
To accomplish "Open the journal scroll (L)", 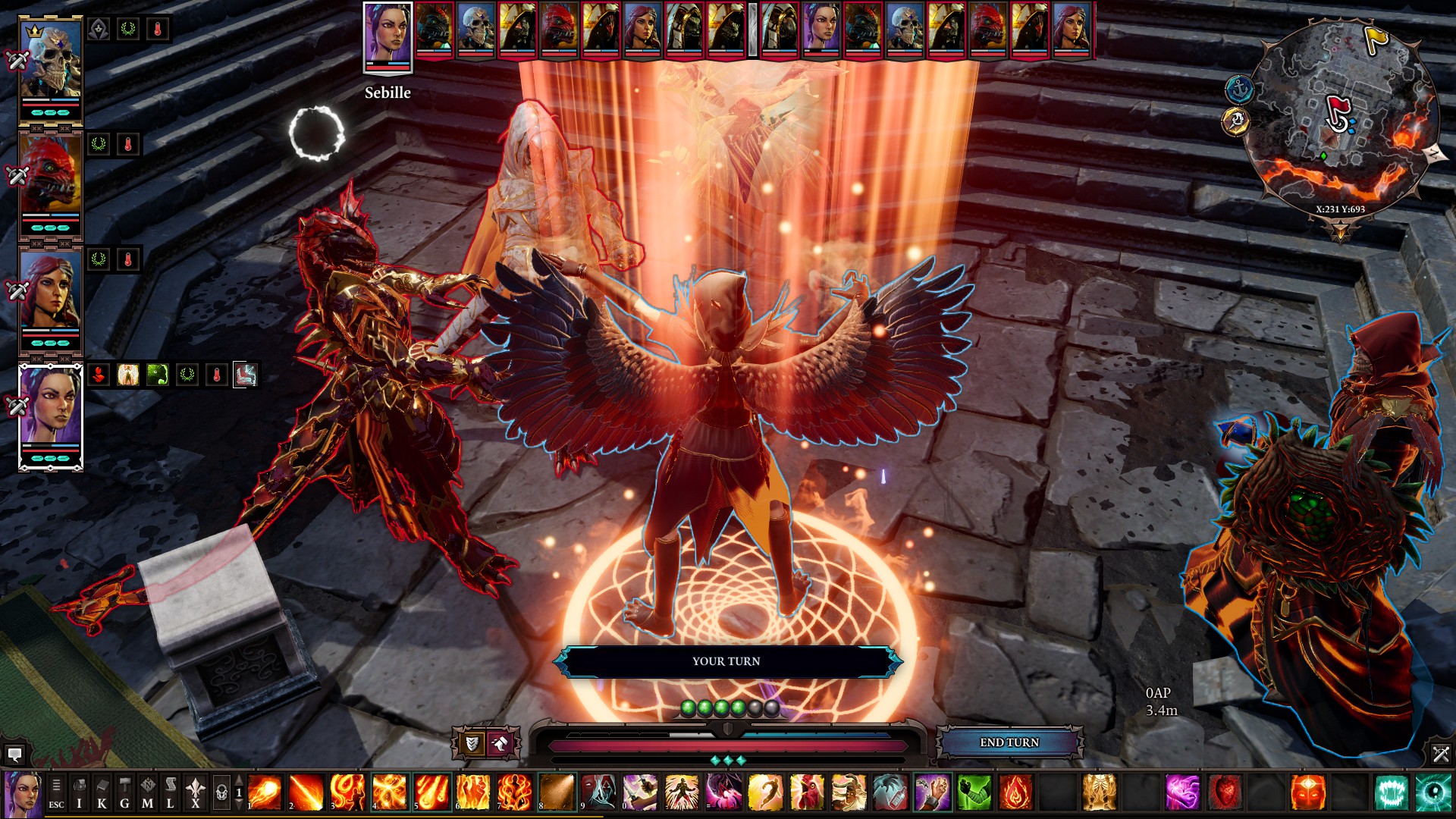I will [x=171, y=794].
